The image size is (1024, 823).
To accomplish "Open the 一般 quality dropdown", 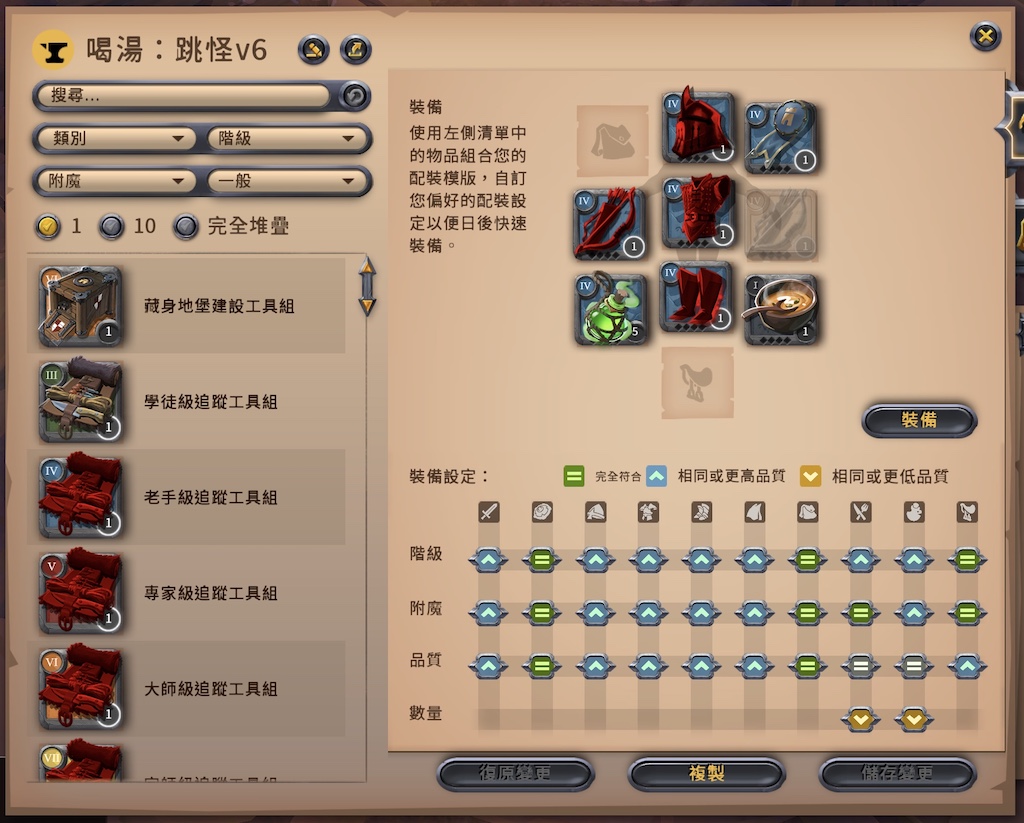I will tap(287, 181).
